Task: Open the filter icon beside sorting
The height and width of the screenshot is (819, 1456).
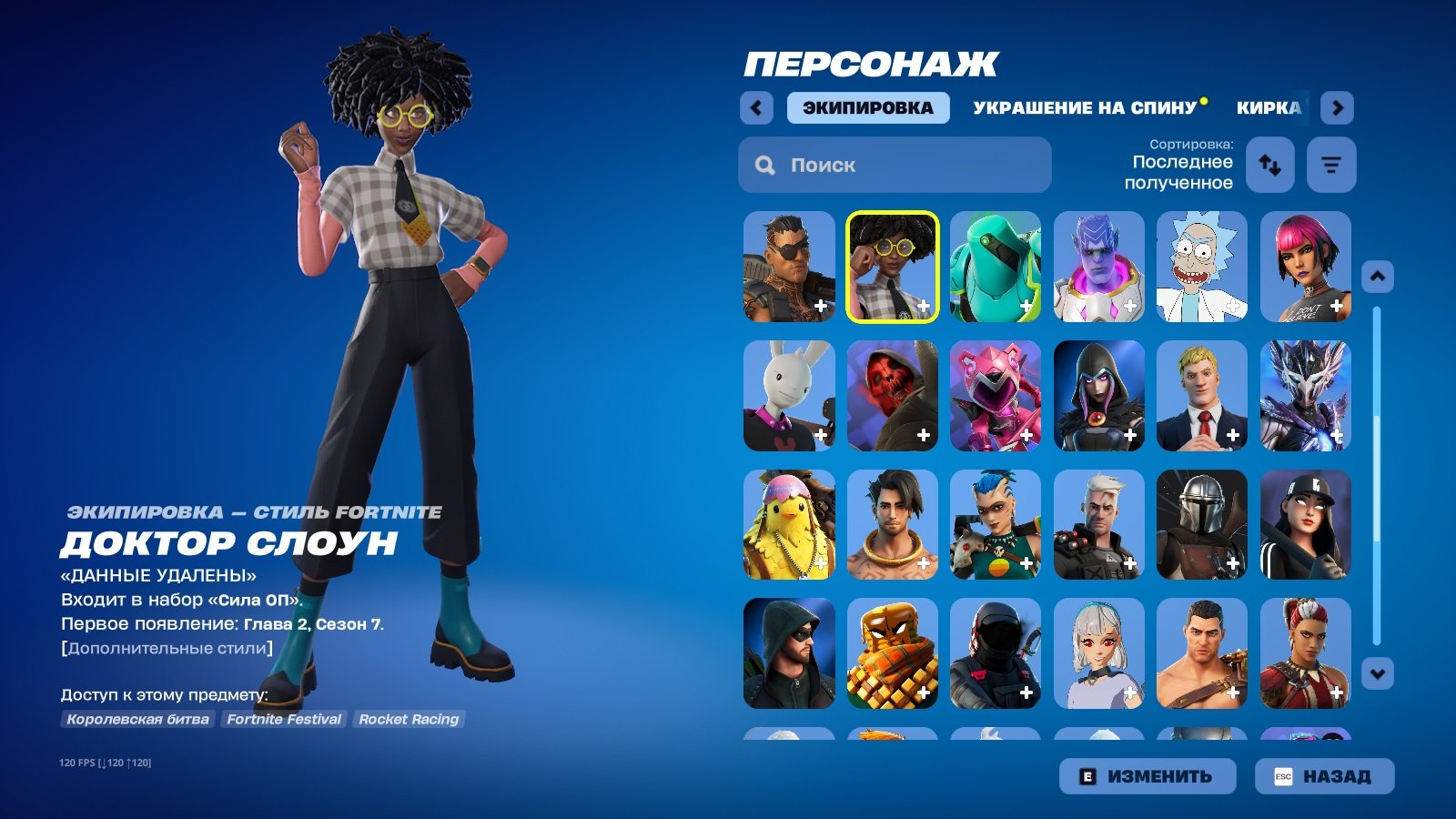Action: 1331,165
